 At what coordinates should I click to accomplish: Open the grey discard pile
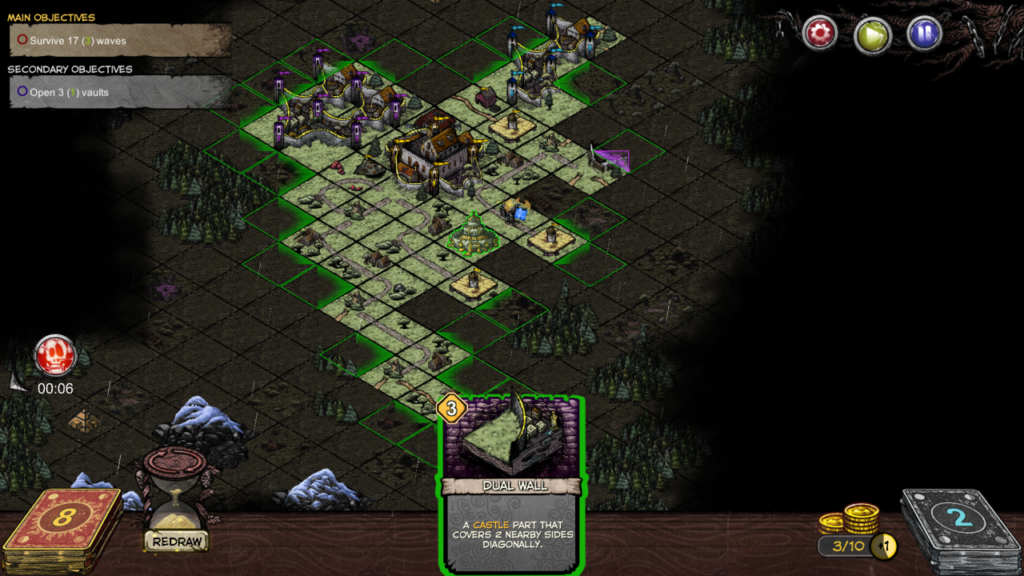click(x=957, y=520)
